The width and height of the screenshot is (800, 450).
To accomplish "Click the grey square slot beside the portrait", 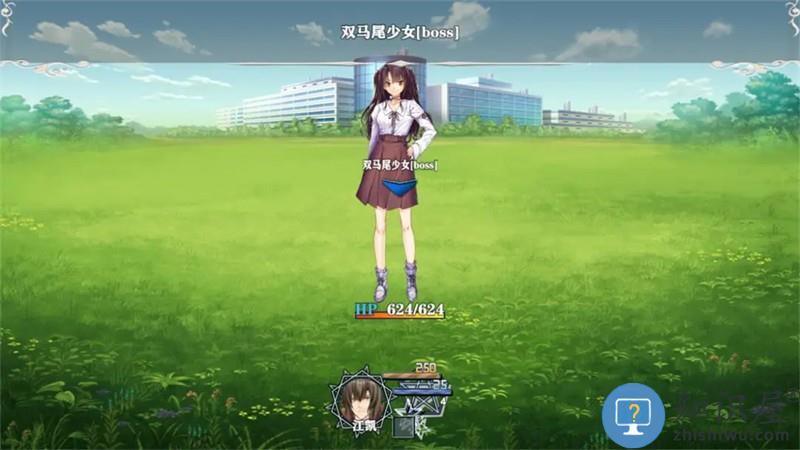I will coord(402,426).
